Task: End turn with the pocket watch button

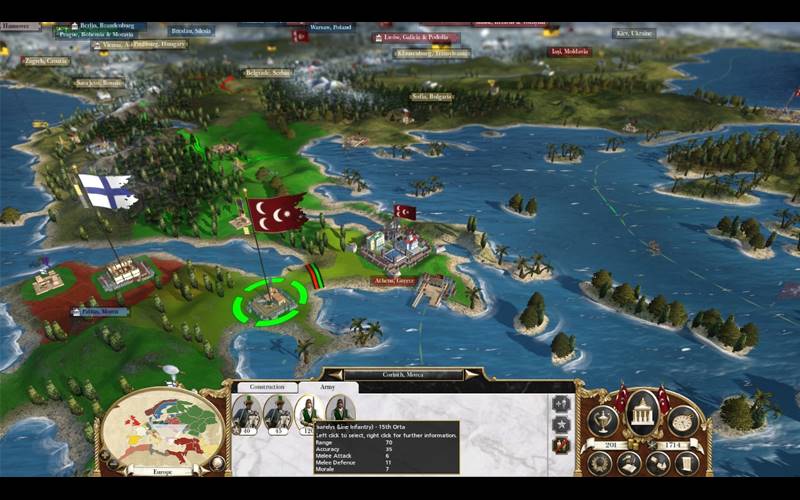Action: point(683,421)
